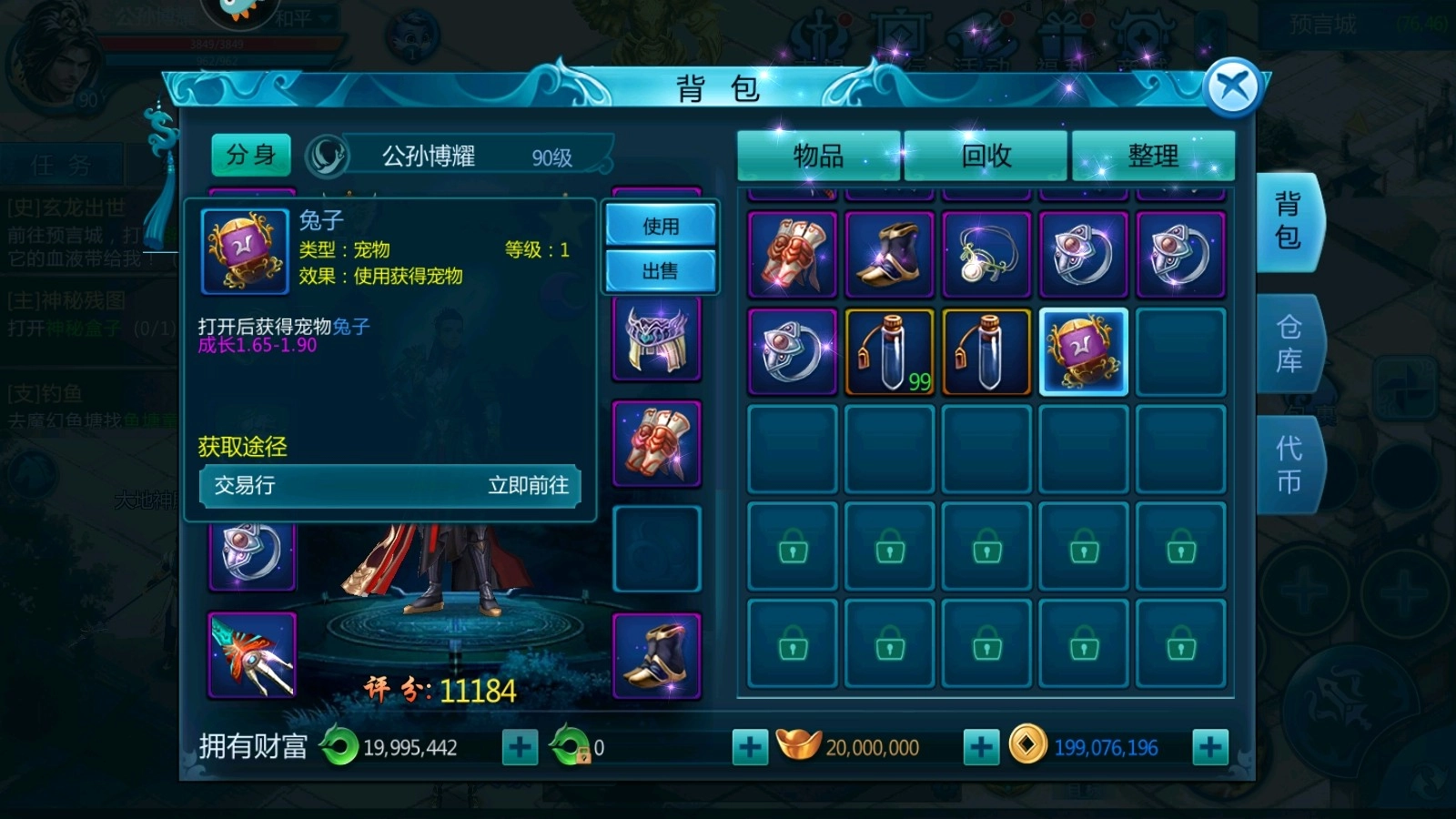Viewport: 1456px width, 819px height.
Task: Click the pearl necklace item
Action: [986, 253]
